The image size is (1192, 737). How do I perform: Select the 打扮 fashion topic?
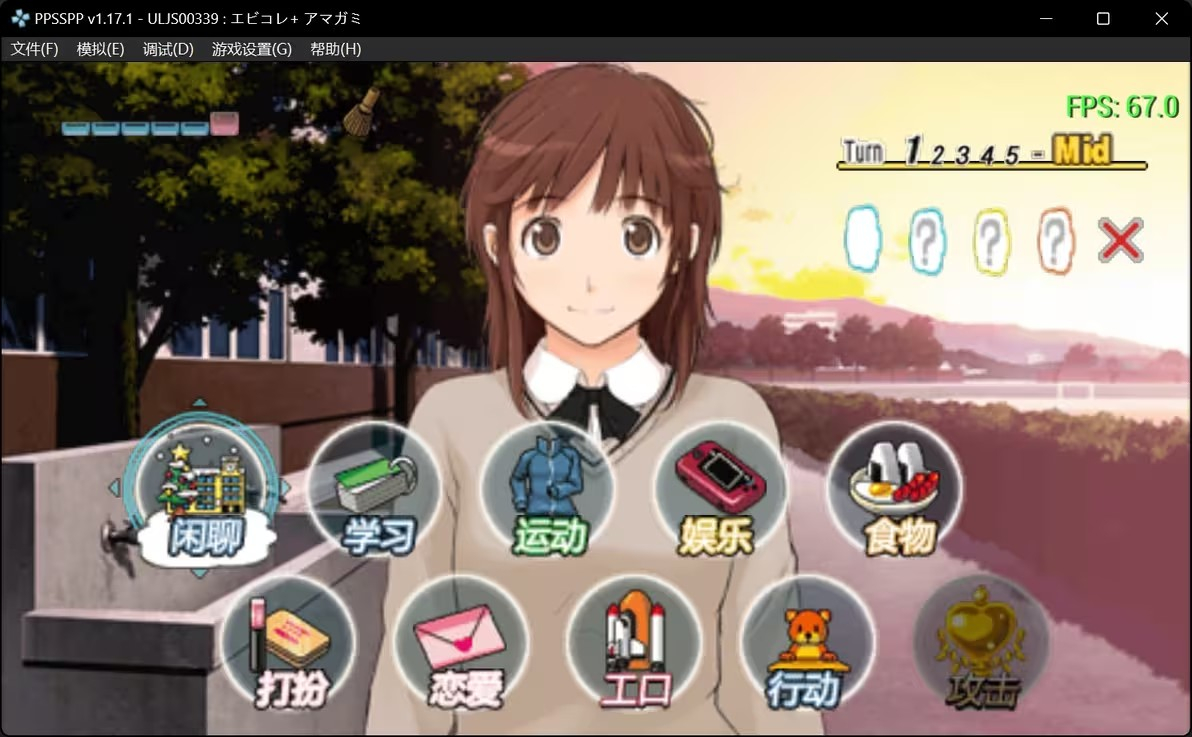click(288, 642)
